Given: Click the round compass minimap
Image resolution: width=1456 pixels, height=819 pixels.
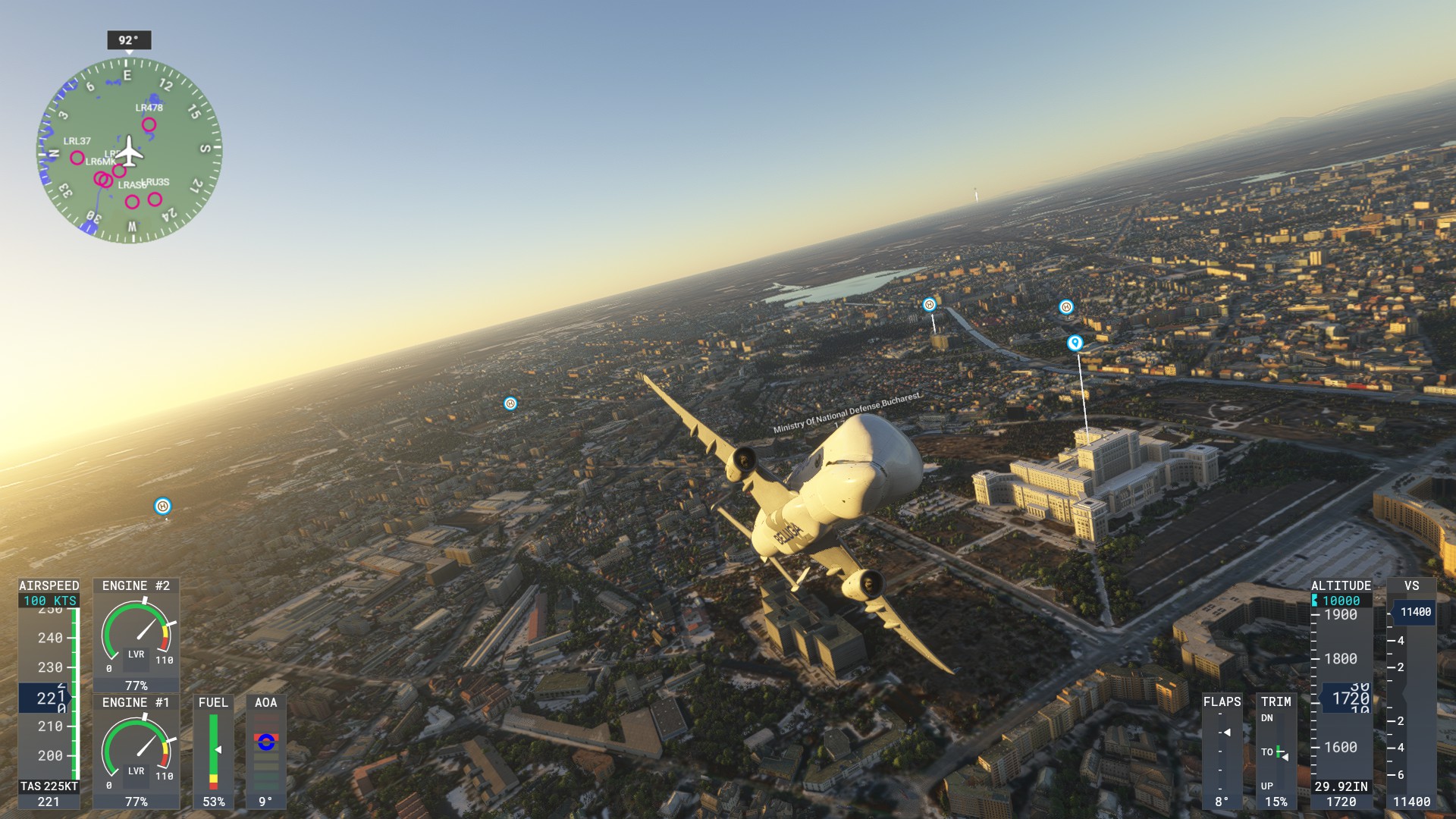Looking at the screenshot, I should 130,151.
